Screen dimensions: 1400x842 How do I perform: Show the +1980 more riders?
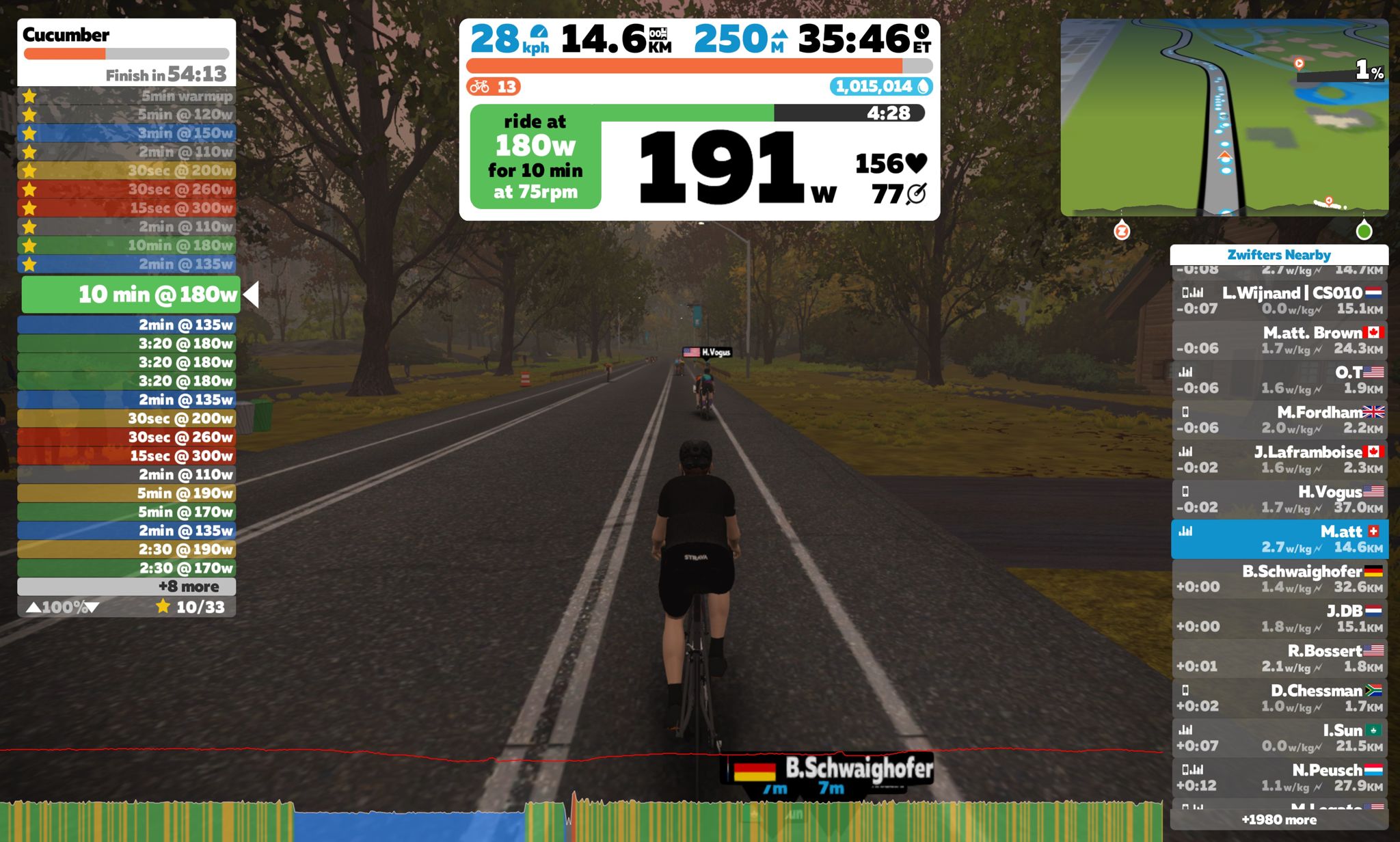[x=1279, y=819]
